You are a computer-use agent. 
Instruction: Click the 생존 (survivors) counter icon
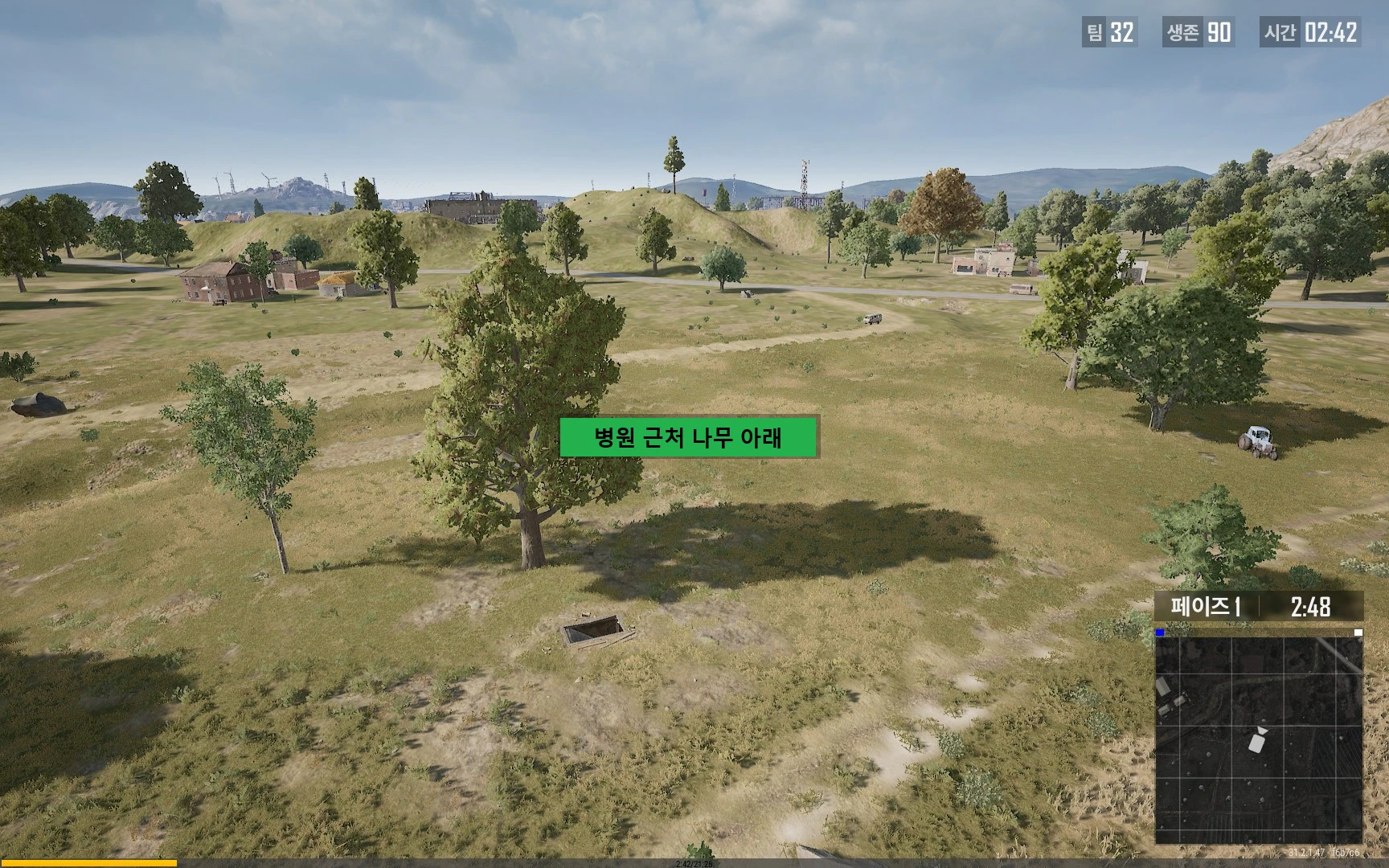click(x=1182, y=35)
